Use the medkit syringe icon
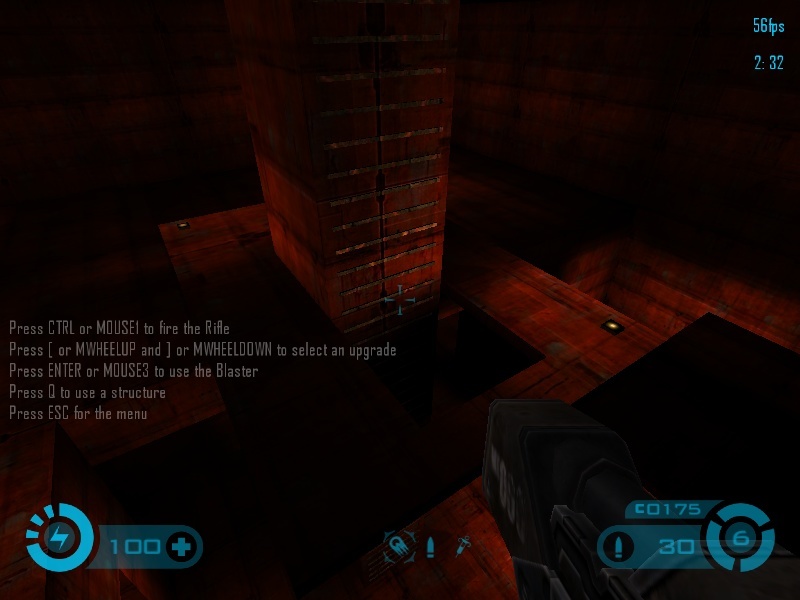The height and width of the screenshot is (600, 800). (464, 546)
